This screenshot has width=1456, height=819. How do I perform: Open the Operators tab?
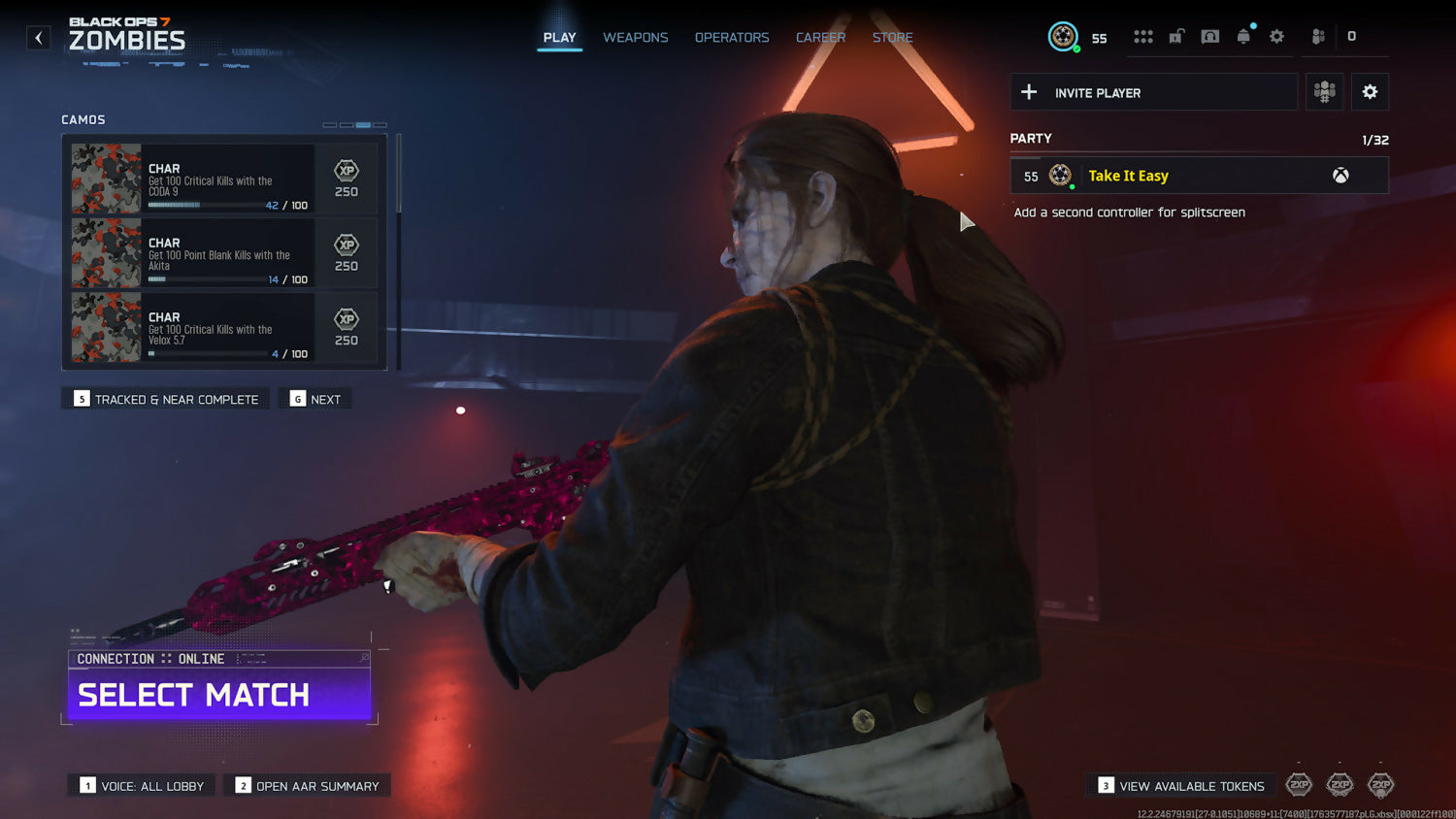[x=731, y=38]
